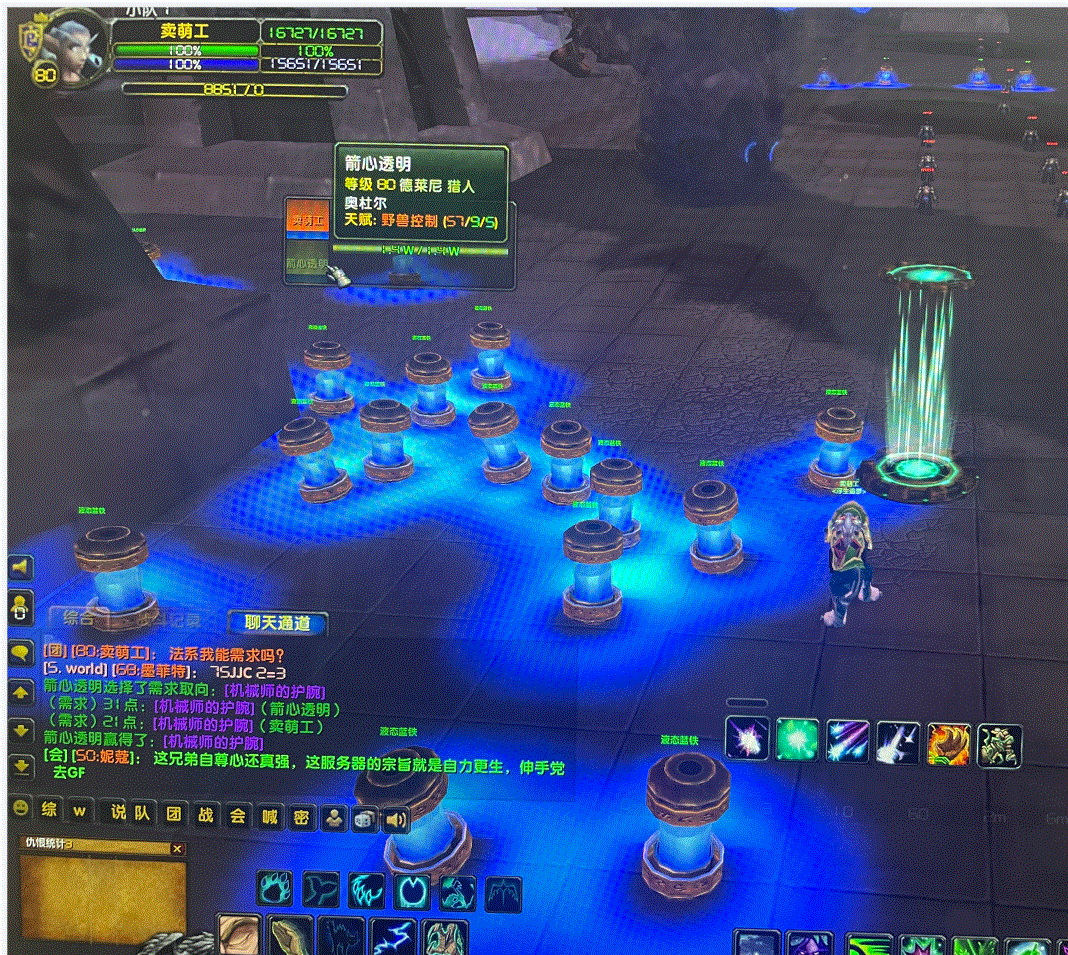Click the yellow speech bubble chat menu button
This screenshot has width=1068, height=955.
(x=20, y=652)
